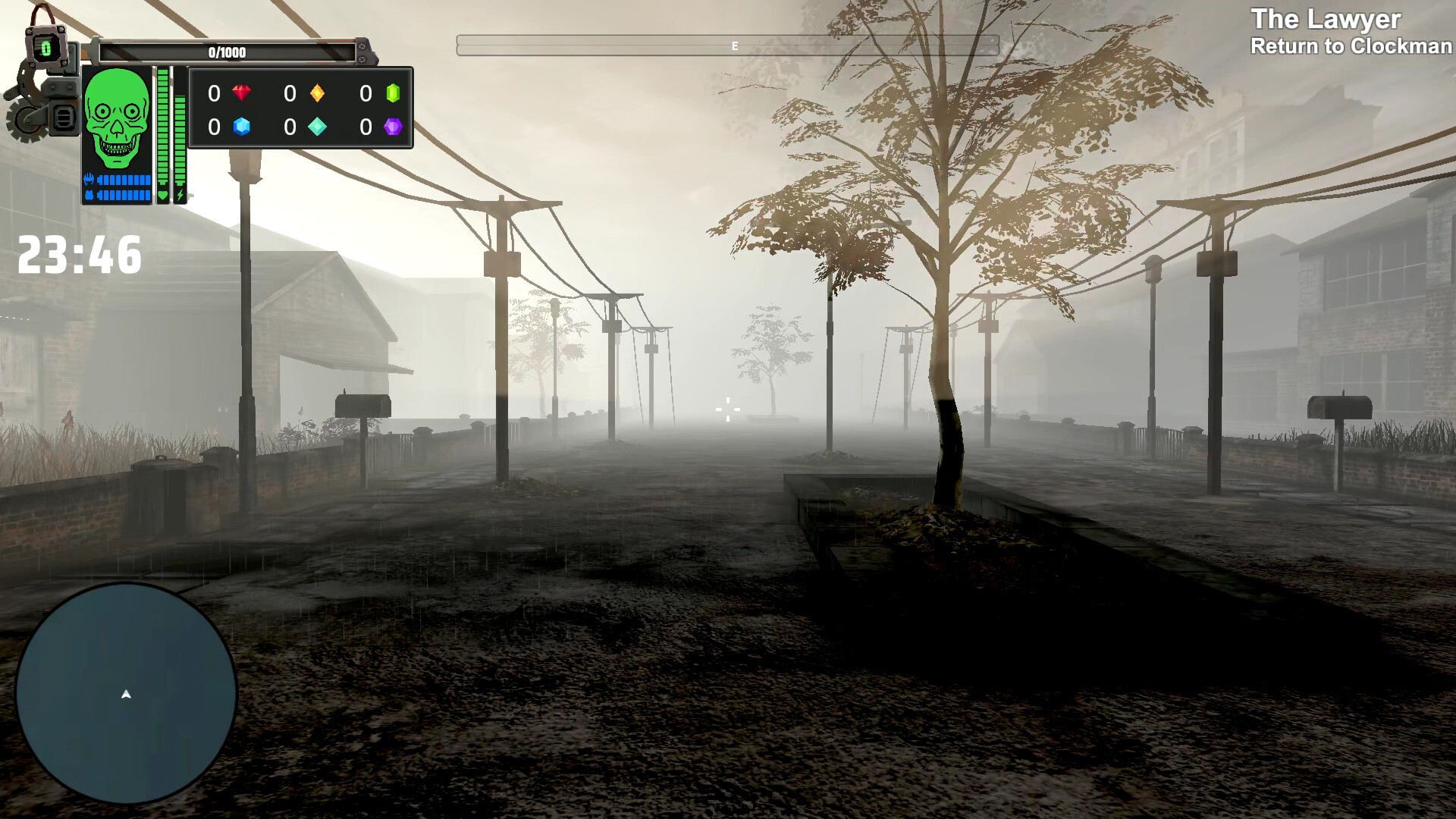
Task: Click the 0/1000 progress bar
Action: (x=227, y=53)
